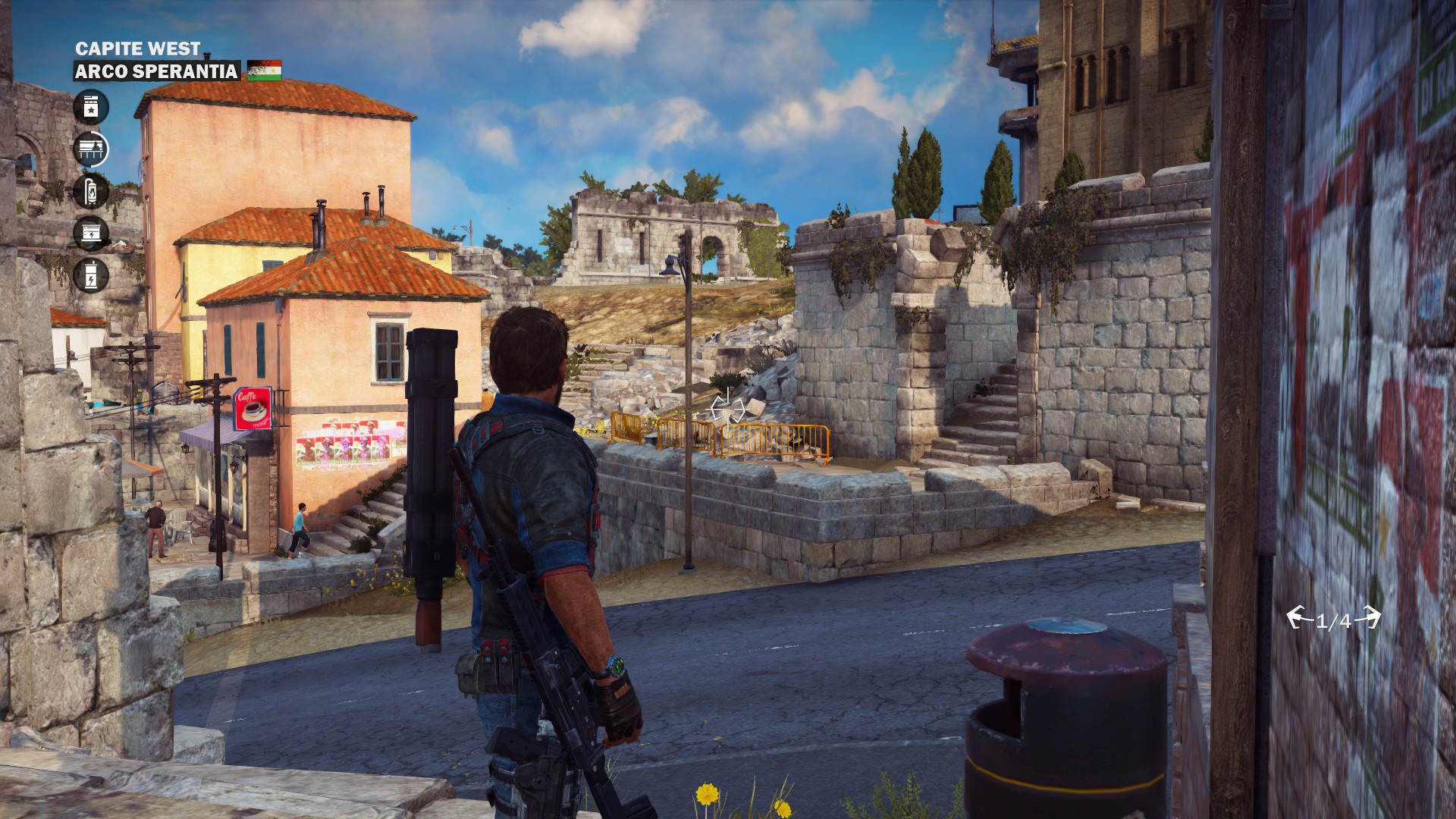This screenshot has width=1456, height=819.
Task: Click the Arco Sperantia settlement banner
Action: pyautogui.click(x=156, y=71)
